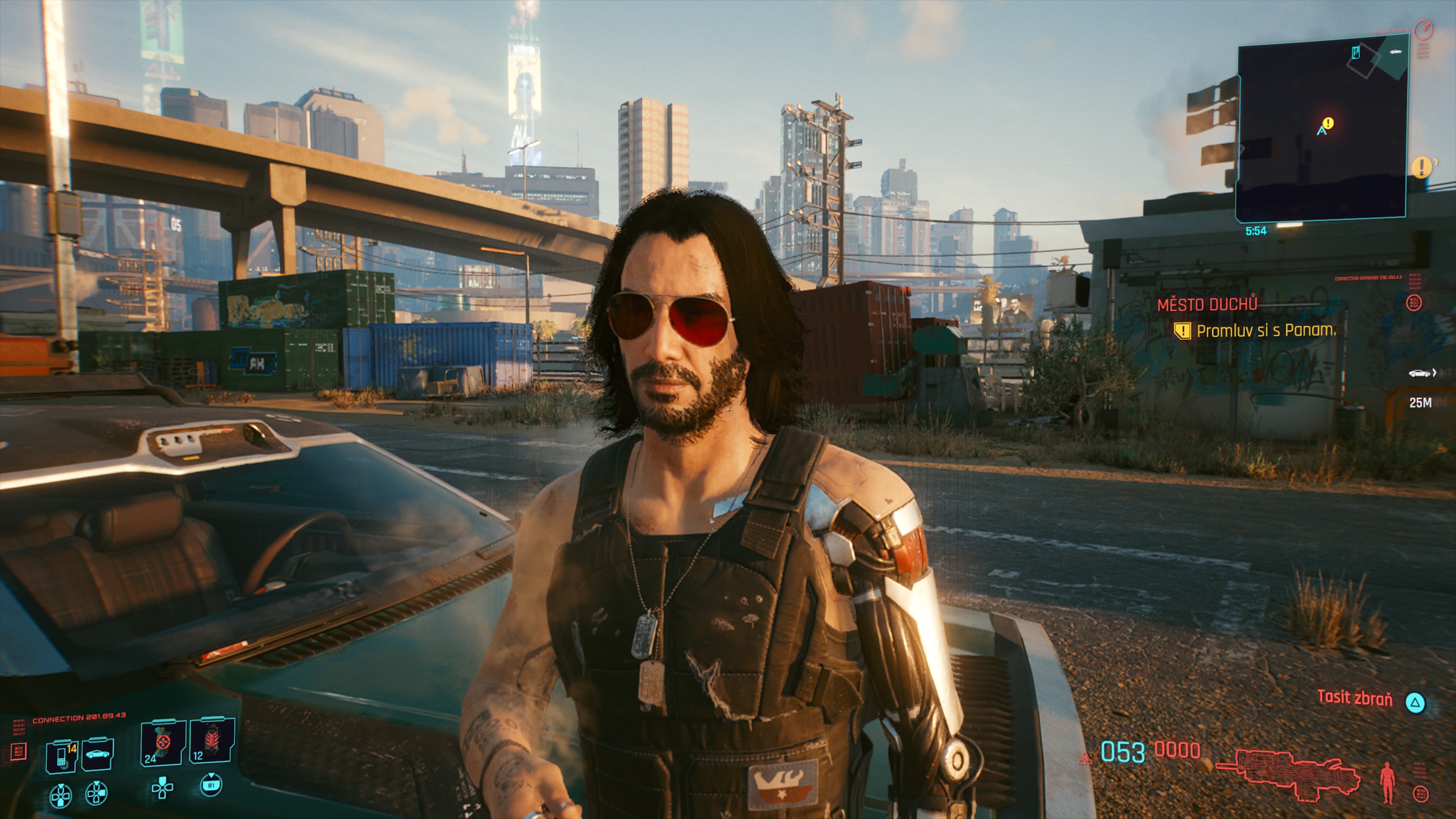Screen dimensions: 1456x819
Task: Click the car icon on the minimap
Action: pyautogui.click(x=1395, y=52)
